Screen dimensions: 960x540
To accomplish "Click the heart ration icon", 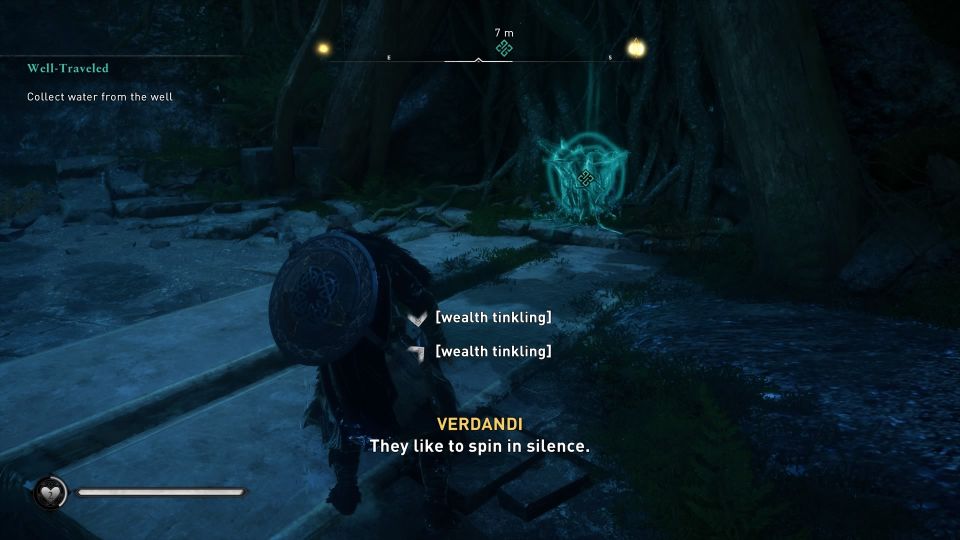I will (x=50, y=492).
